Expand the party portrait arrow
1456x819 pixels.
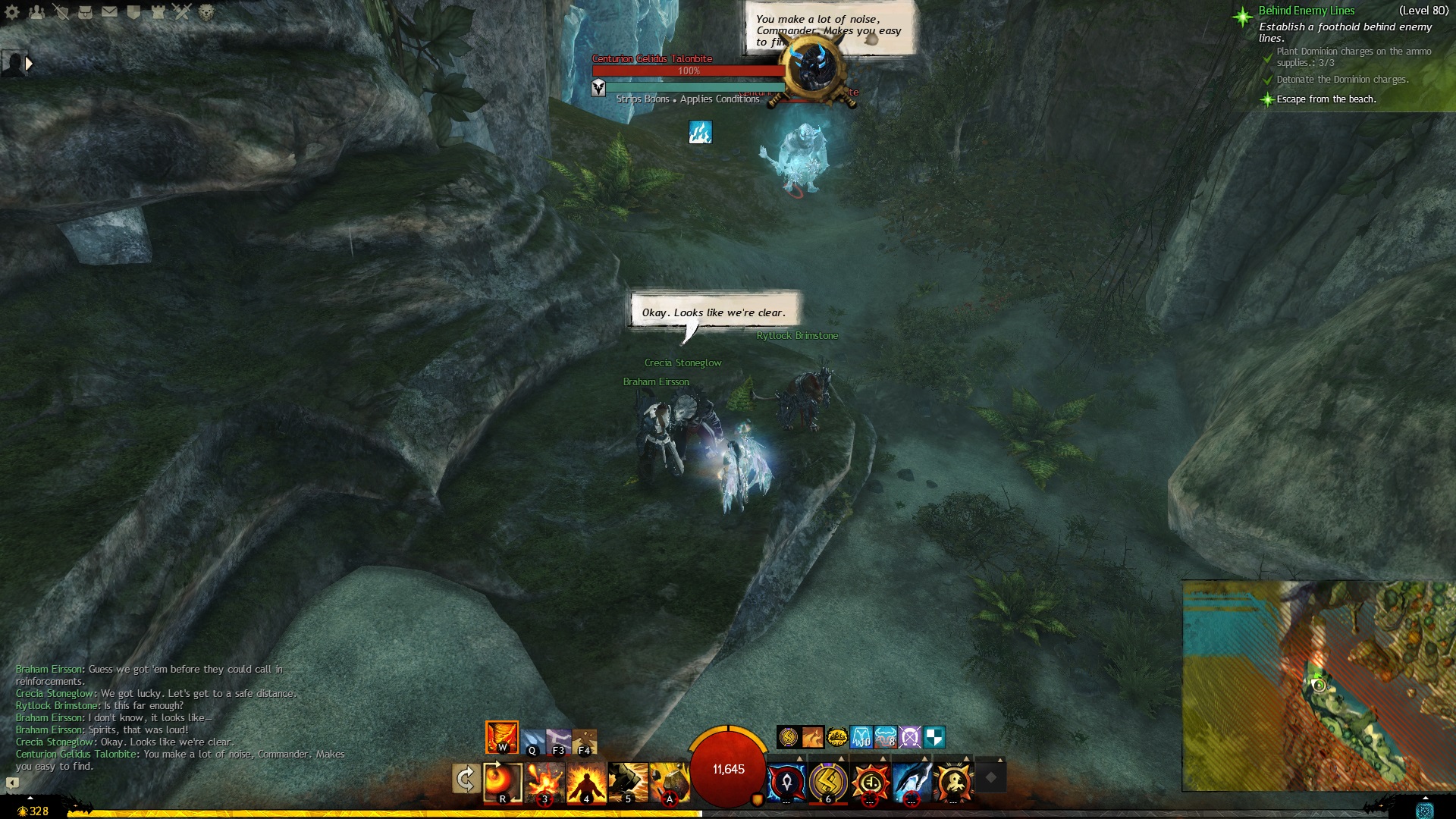(x=29, y=64)
